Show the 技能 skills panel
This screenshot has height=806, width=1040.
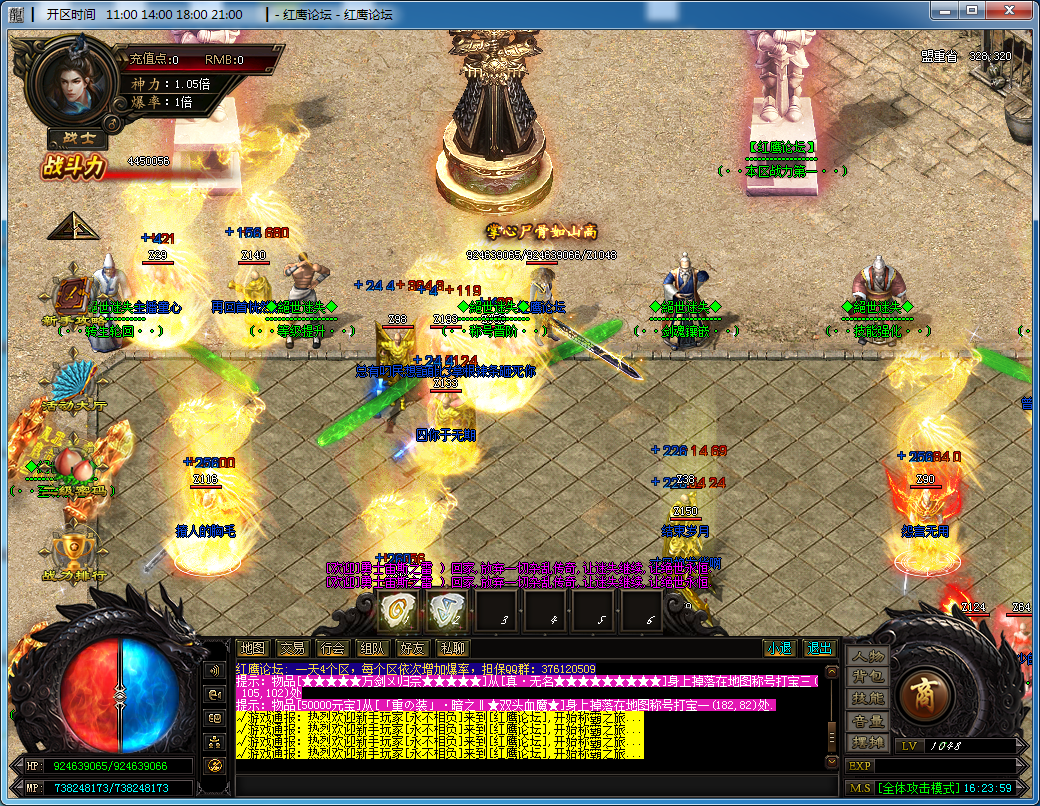tap(867, 699)
